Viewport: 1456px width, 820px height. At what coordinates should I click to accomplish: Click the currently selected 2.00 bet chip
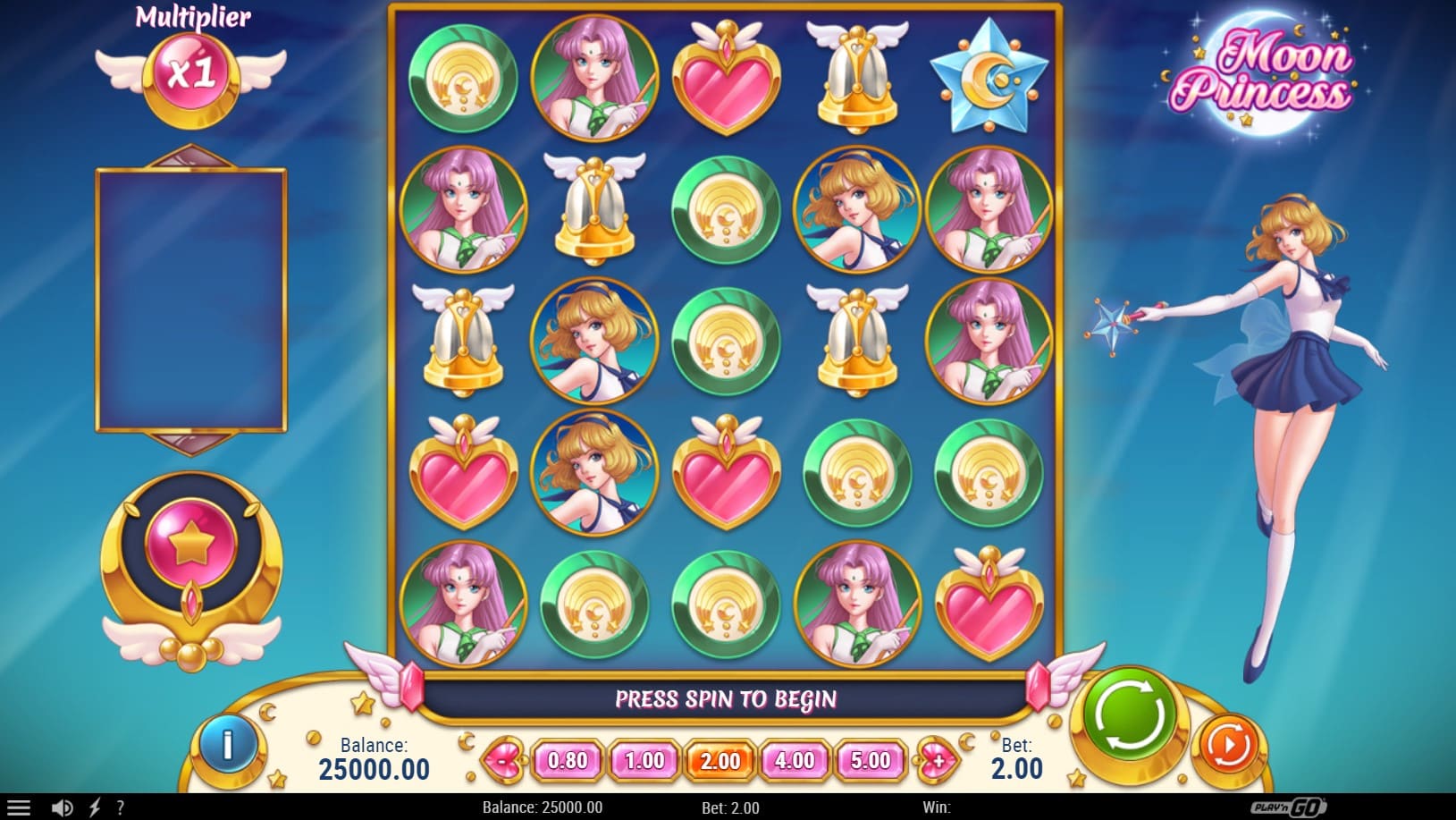[719, 762]
